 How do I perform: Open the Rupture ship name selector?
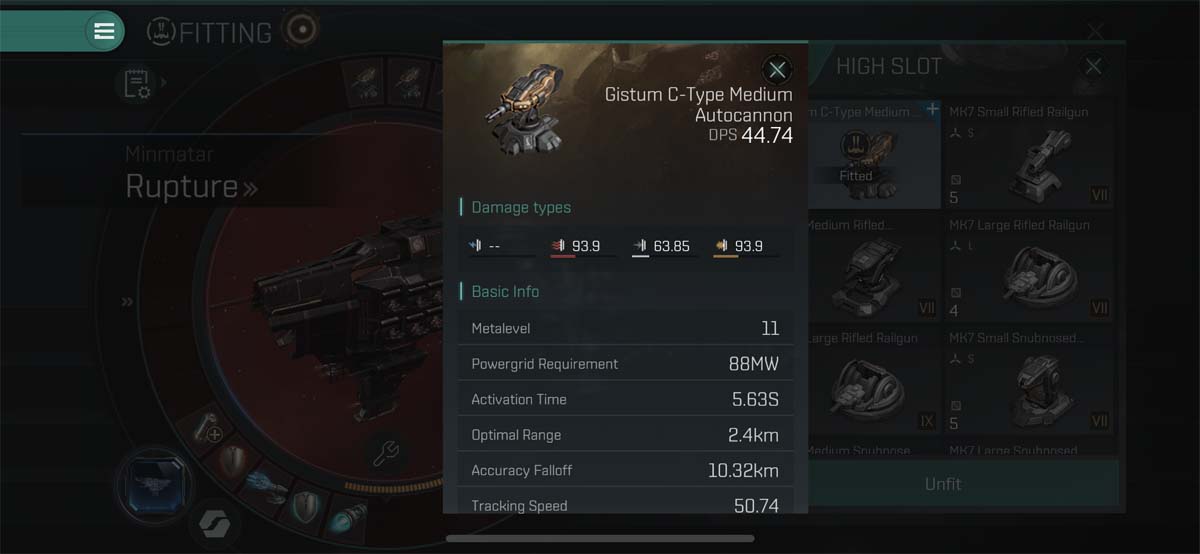(190, 186)
